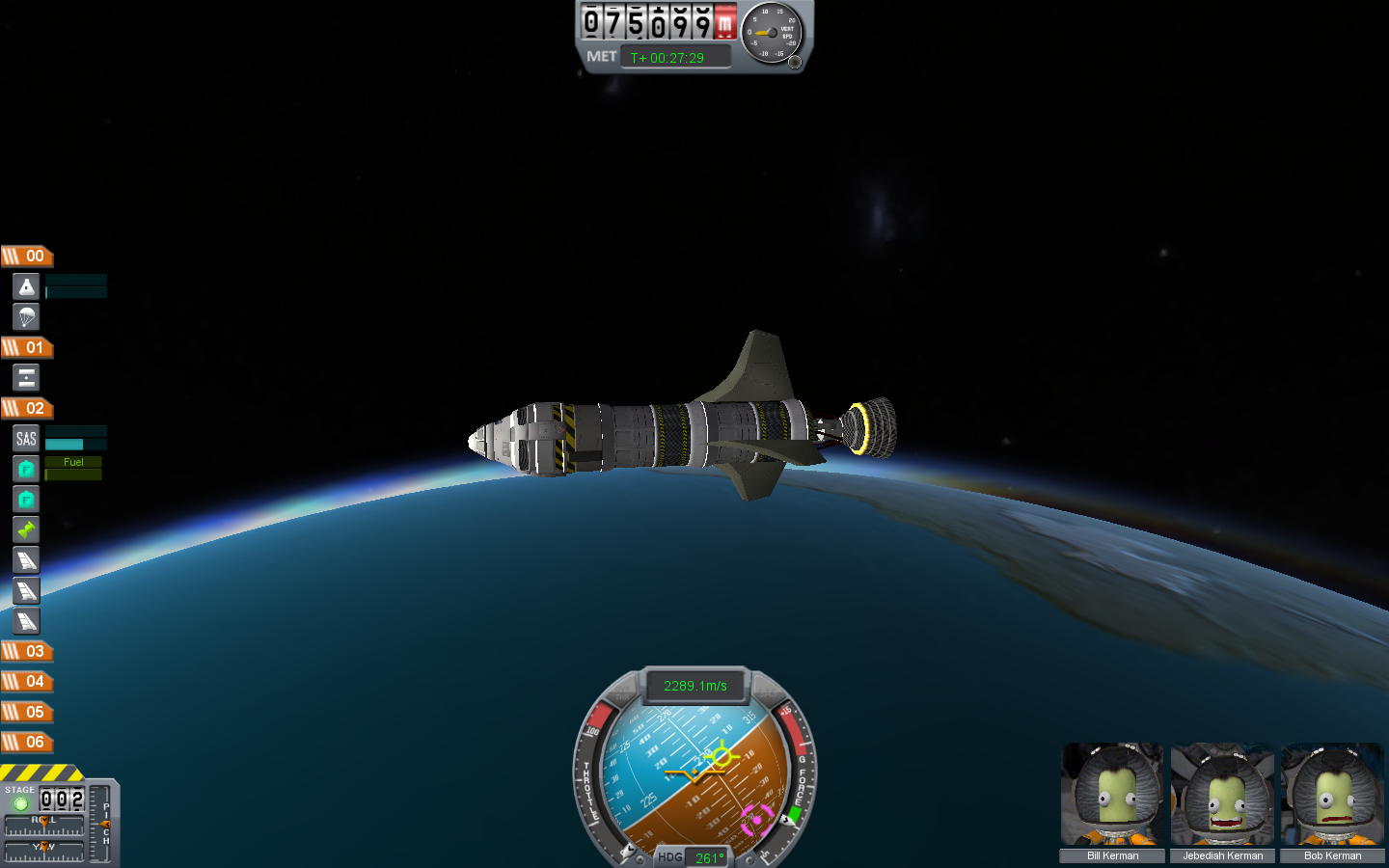Select Jebediah Kerman's crew portrait
The width and height of the screenshot is (1389, 868).
pyautogui.click(x=1222, y=795)
